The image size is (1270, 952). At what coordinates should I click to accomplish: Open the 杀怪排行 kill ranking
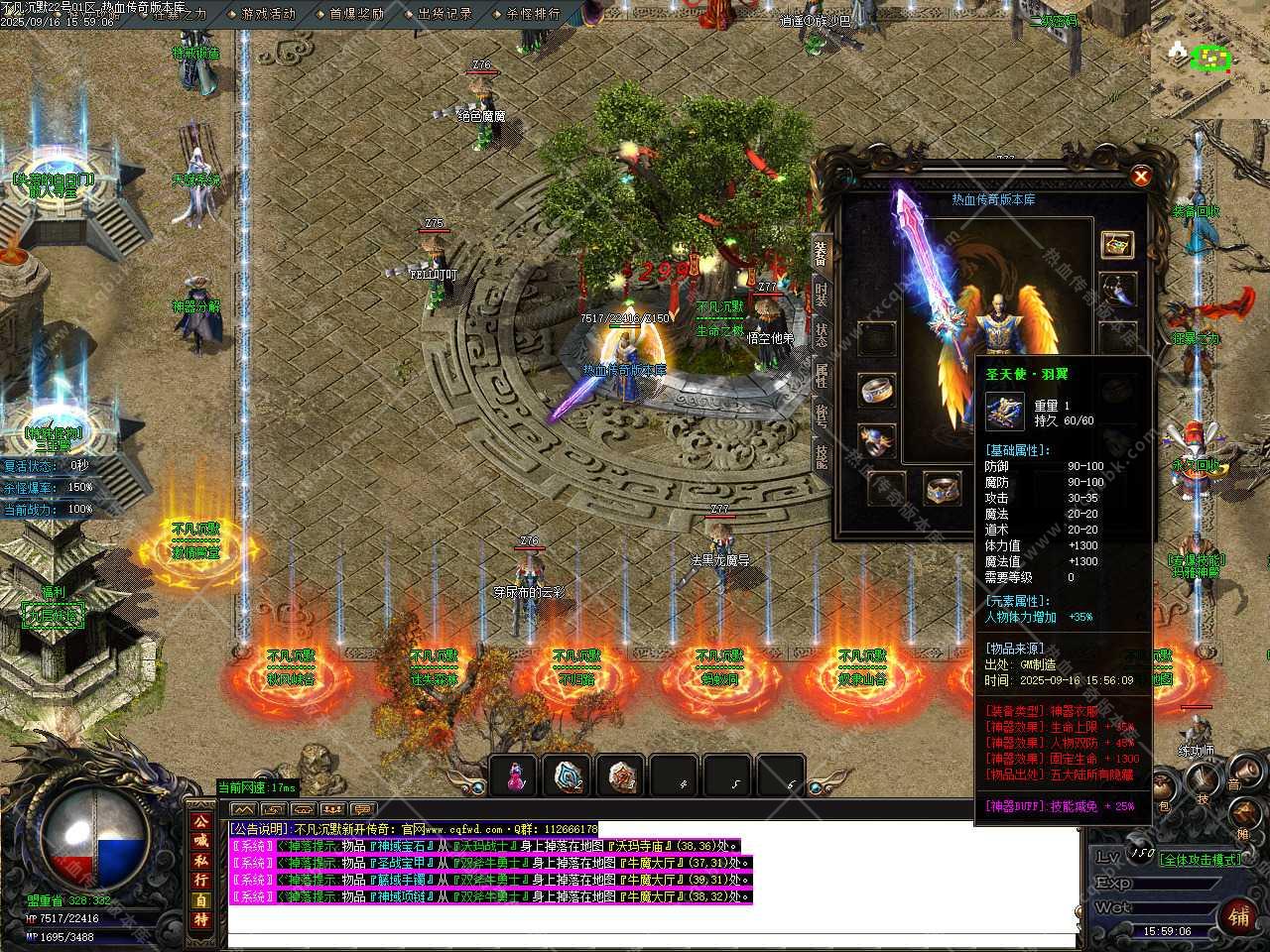[533, 14]
